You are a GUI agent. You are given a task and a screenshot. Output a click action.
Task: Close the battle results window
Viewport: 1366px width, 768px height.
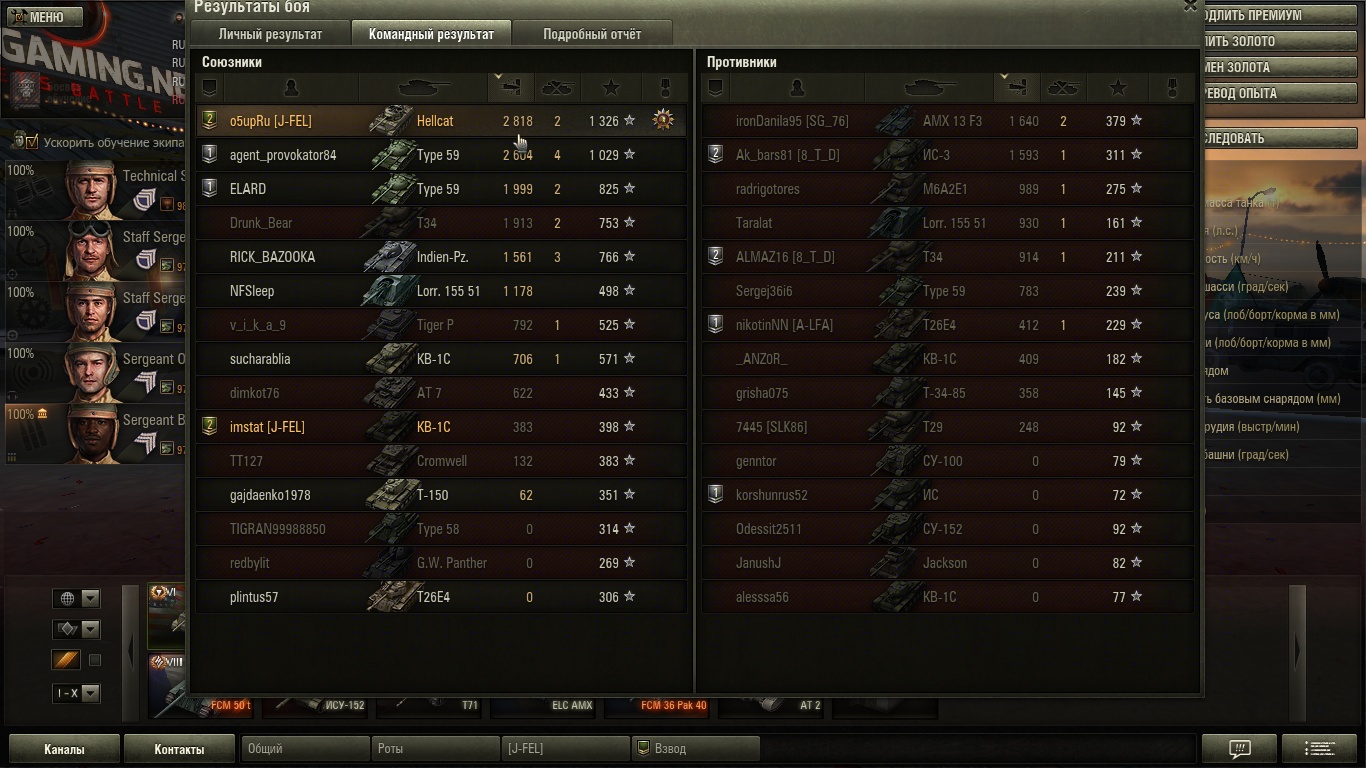point(1190,6)
